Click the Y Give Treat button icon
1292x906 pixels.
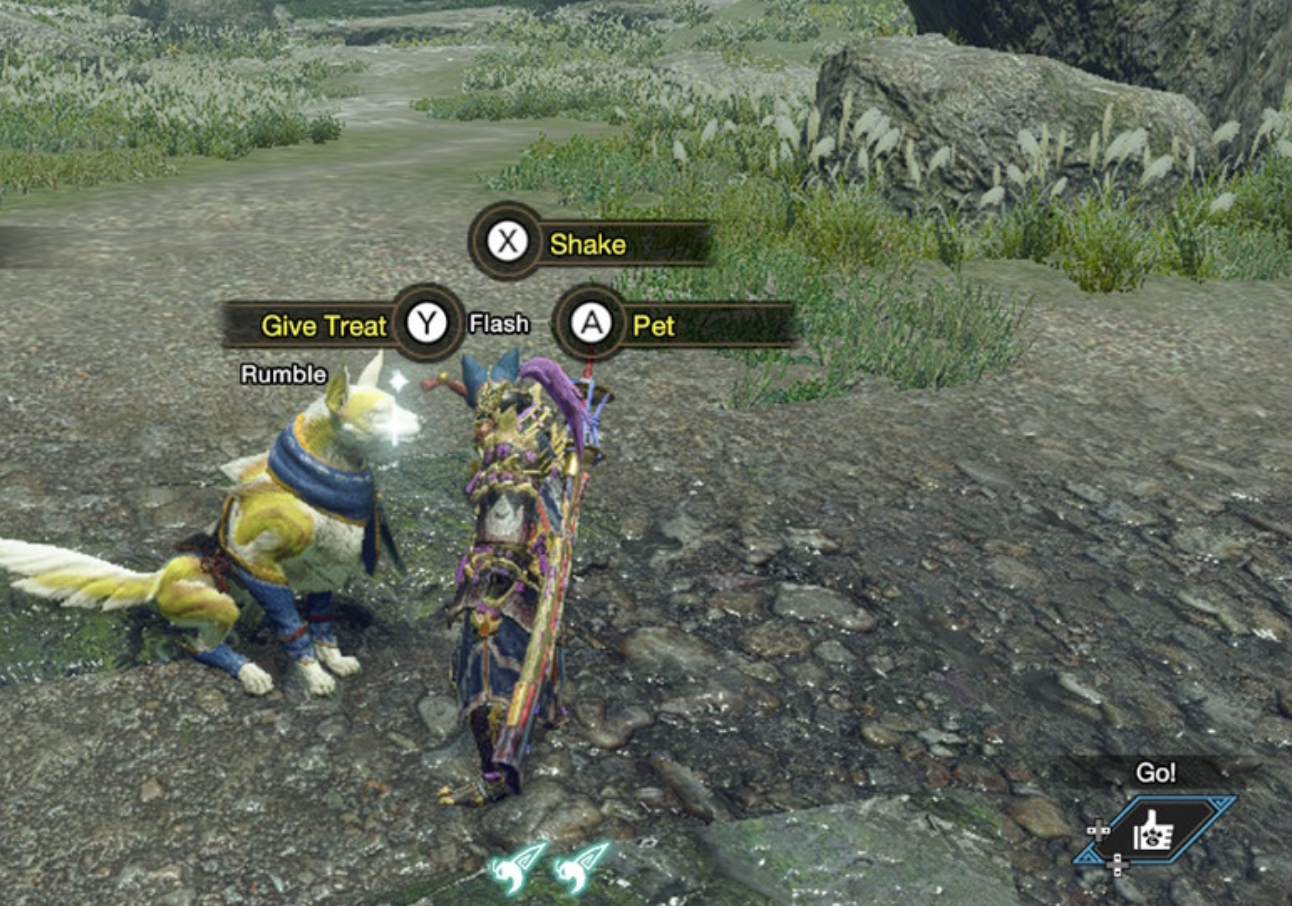[x=427, y=324]
